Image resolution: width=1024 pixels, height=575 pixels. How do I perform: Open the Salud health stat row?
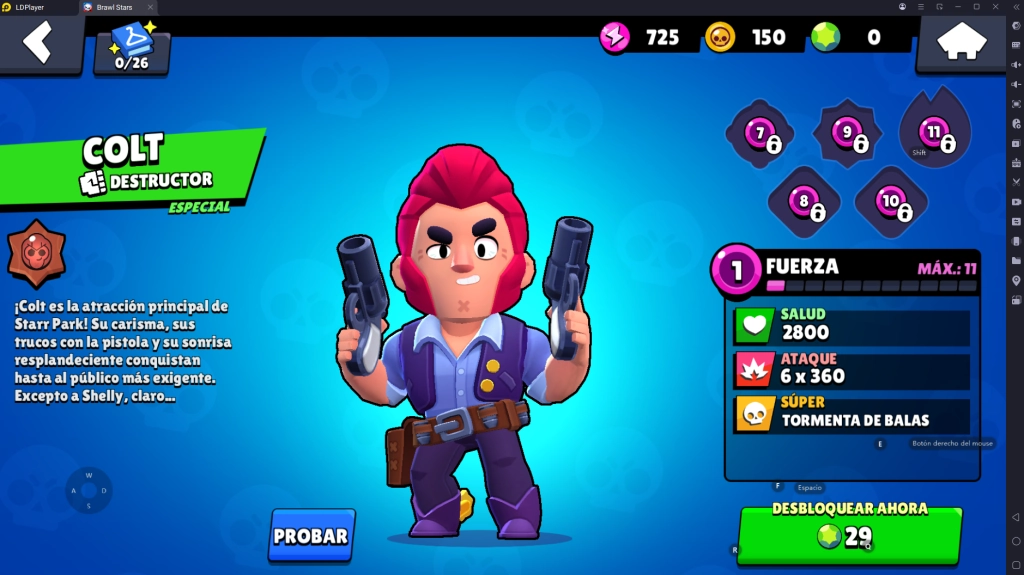click(x=852, y=326)
